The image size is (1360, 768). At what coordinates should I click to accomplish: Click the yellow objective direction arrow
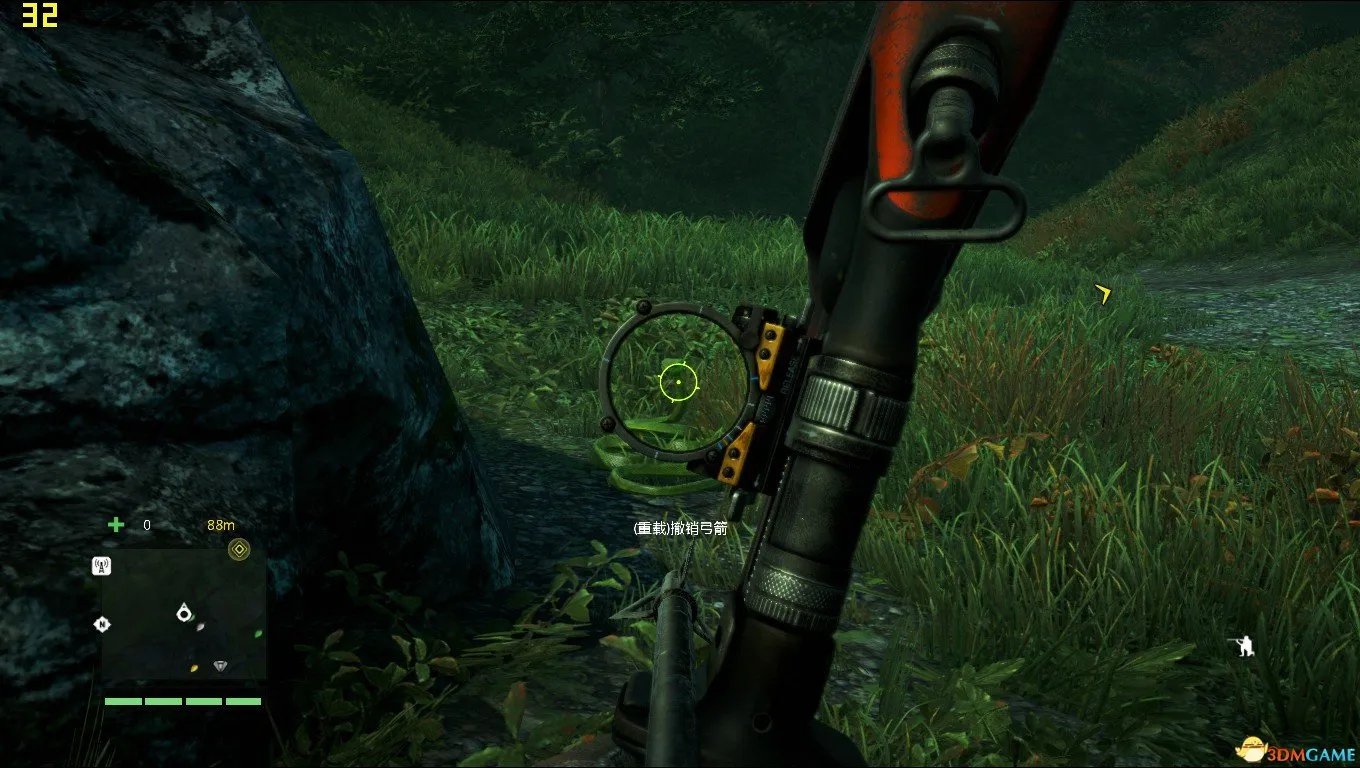pyautogui.click(x=1103, y=293)
